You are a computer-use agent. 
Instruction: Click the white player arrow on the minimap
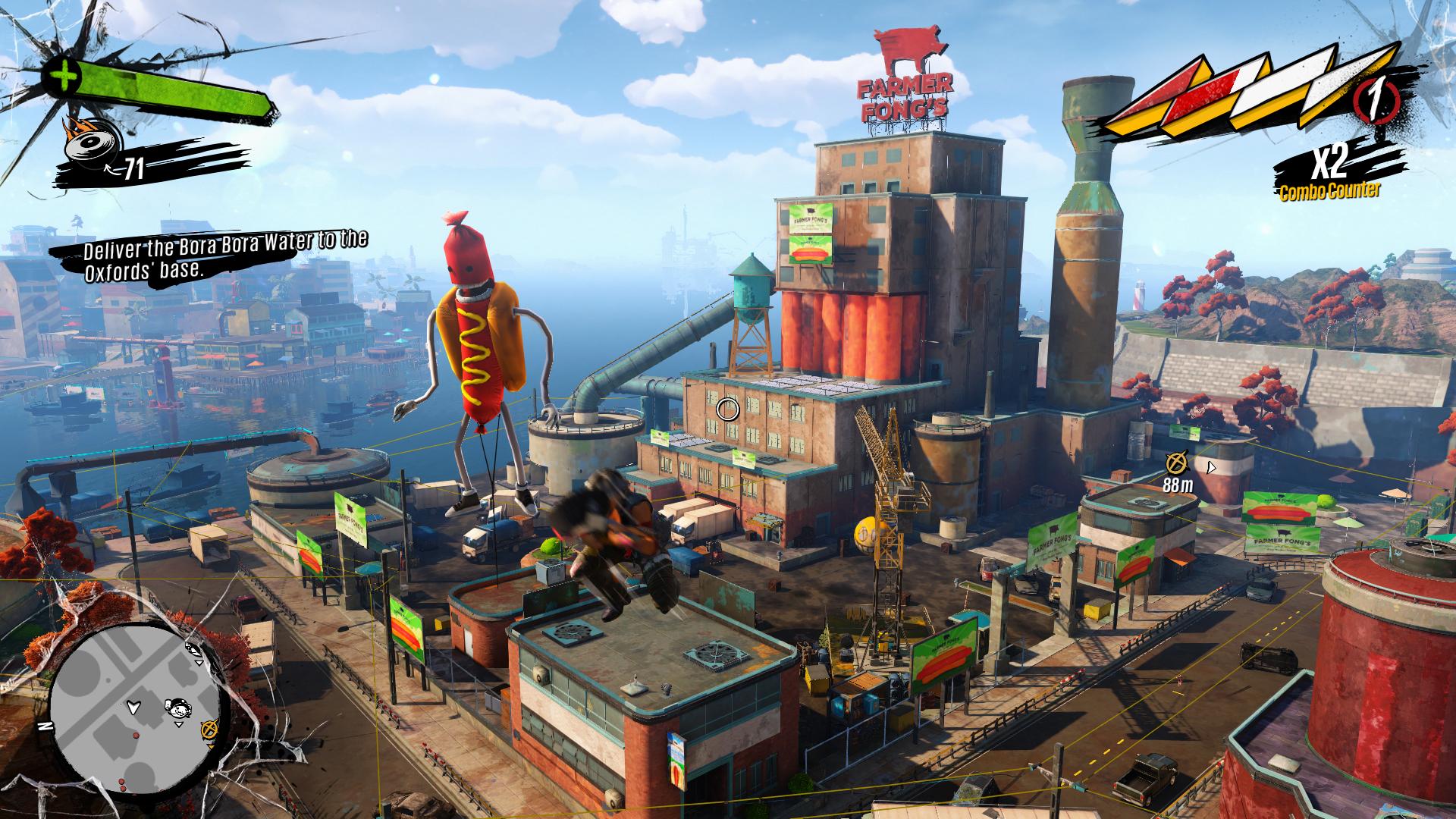click(x=135, y=706)
